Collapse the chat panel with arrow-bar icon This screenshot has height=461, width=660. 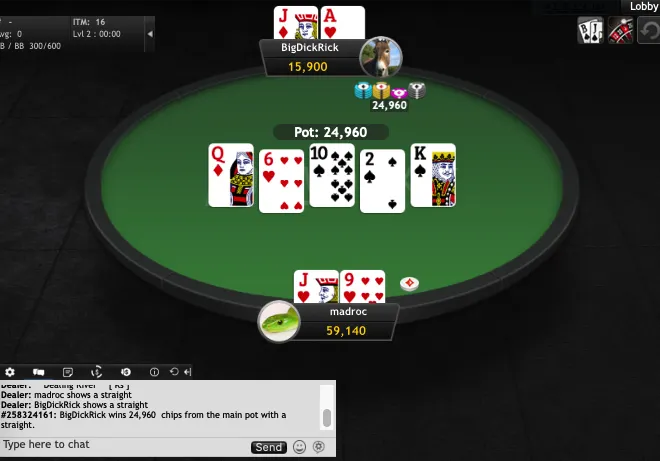coord(187,372)
